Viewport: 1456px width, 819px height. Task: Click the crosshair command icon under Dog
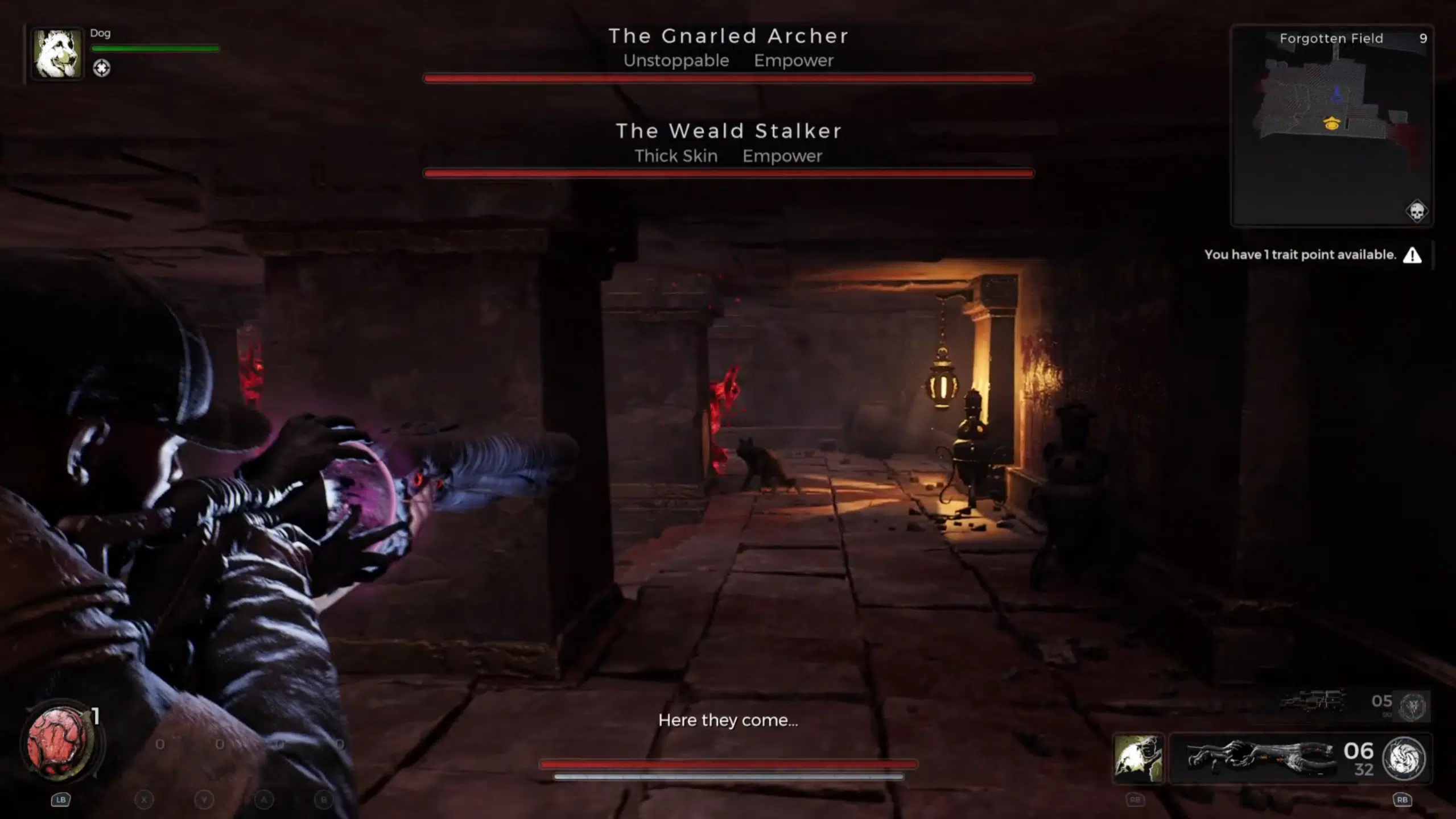(x=101, y=68)
